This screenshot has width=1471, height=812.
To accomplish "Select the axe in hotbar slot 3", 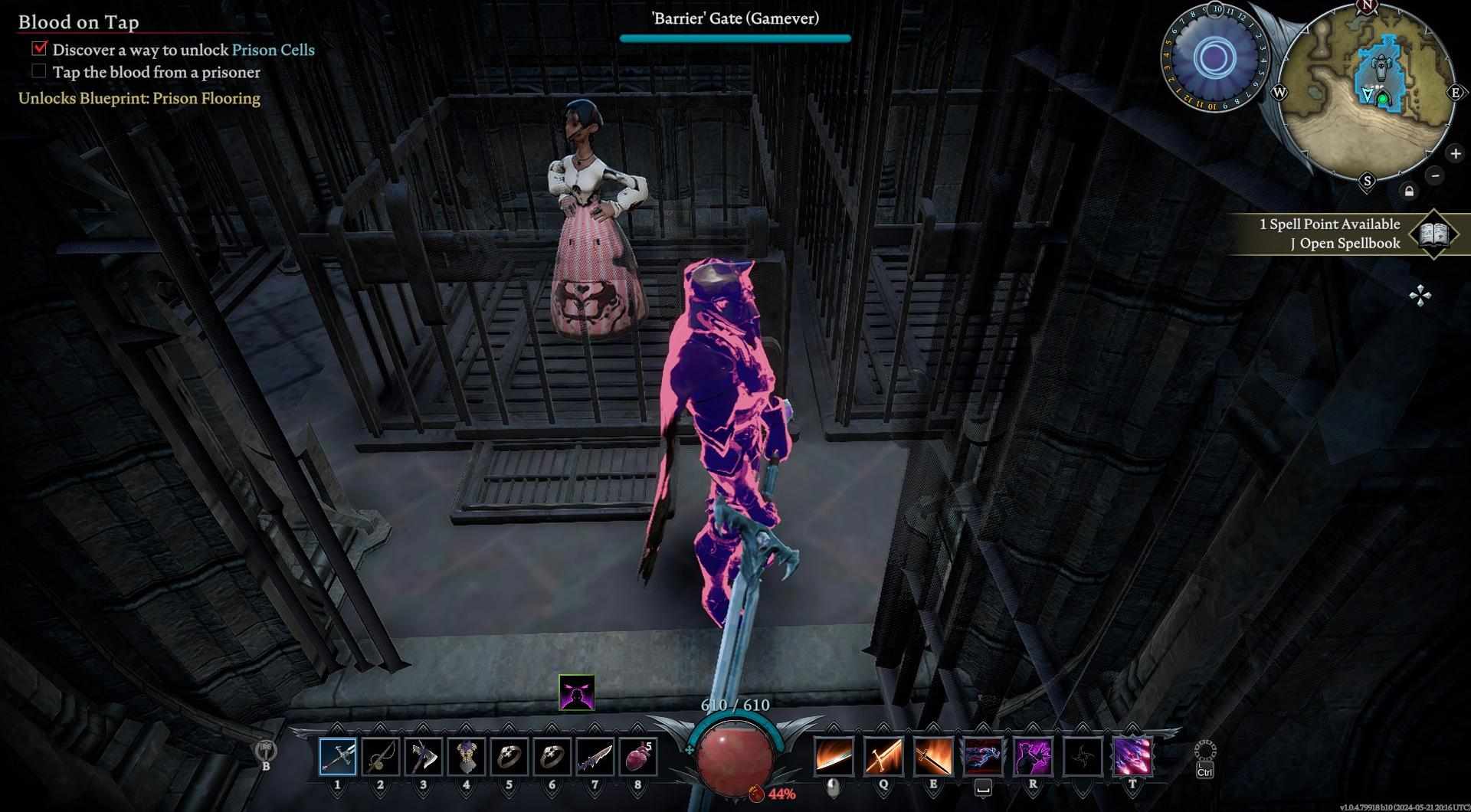I will [423, 756].
